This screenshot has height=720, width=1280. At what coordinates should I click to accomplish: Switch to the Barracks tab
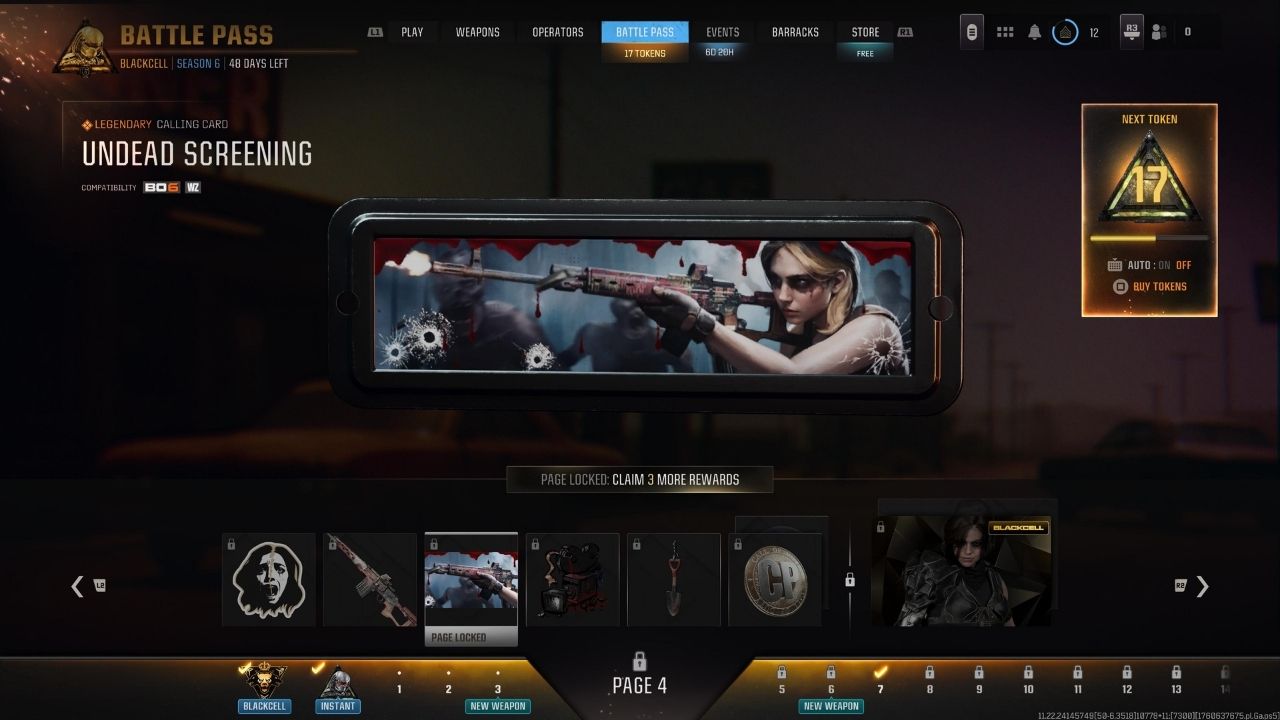795,32
